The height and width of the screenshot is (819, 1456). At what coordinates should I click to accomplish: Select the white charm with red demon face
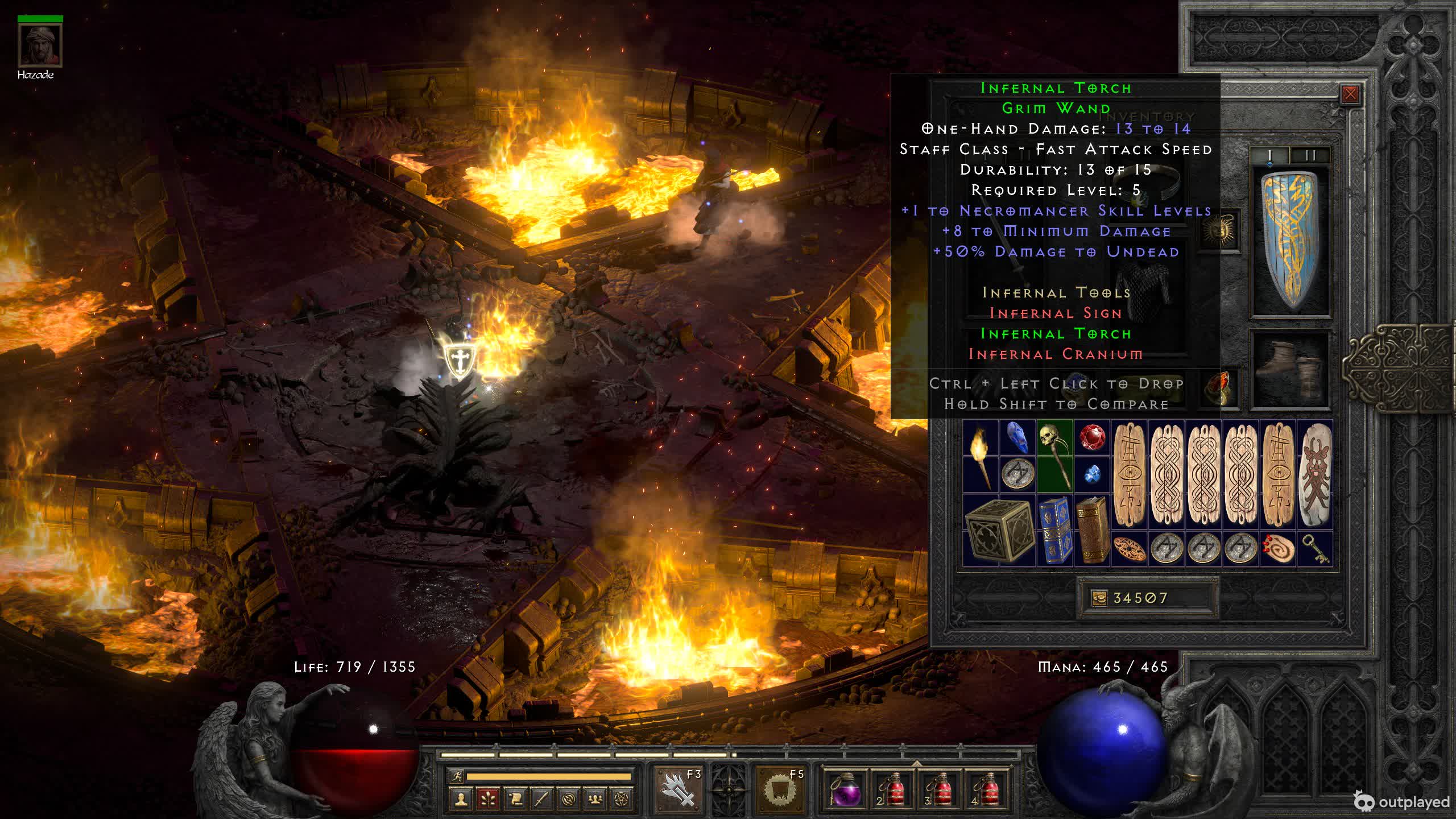[1316, 475]
